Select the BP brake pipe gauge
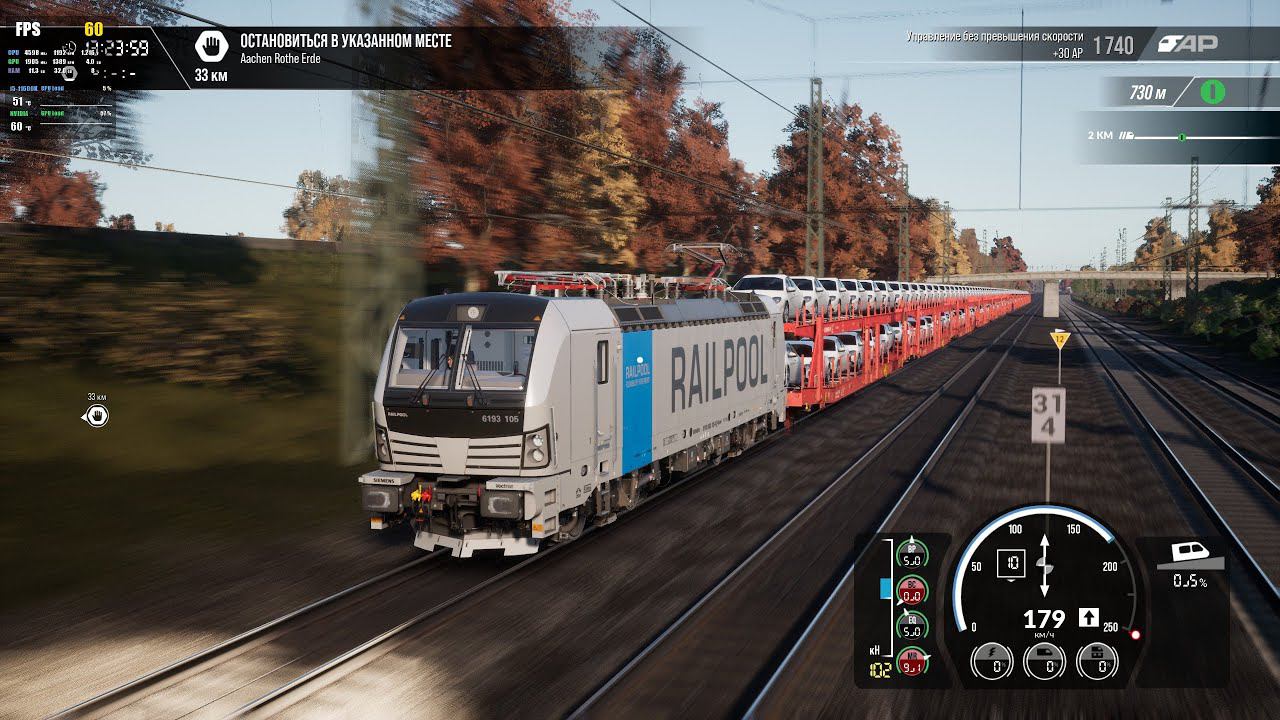 tap(911, 553)
